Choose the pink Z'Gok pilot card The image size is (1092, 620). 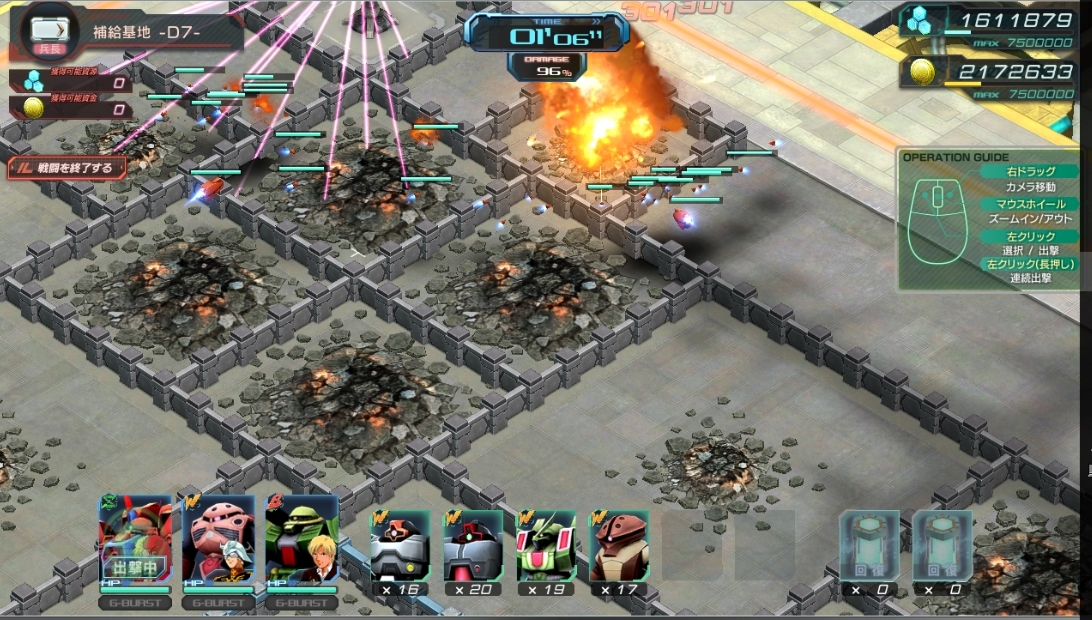(x=218, y=541)
